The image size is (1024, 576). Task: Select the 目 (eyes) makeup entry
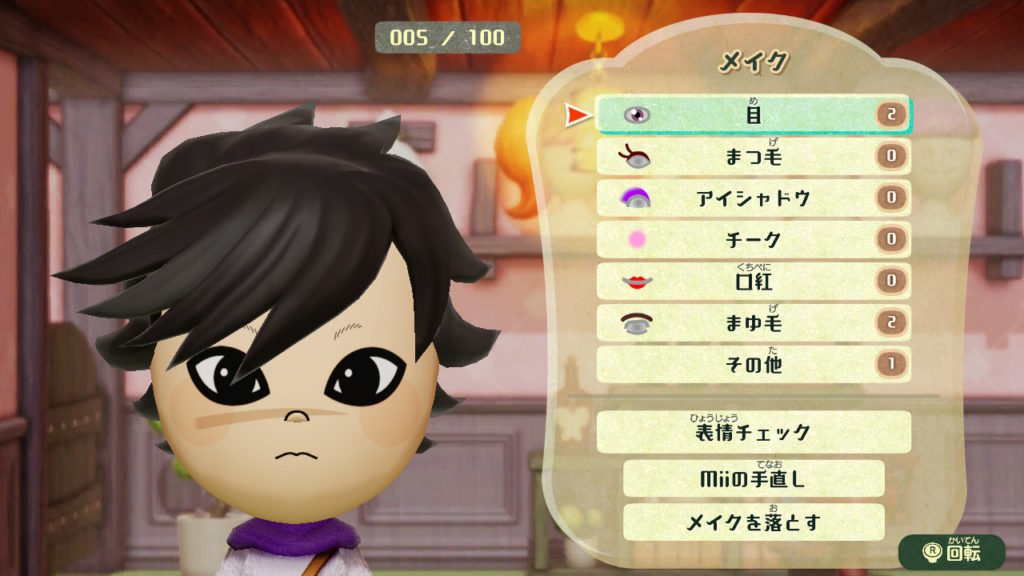pos(753,115)
